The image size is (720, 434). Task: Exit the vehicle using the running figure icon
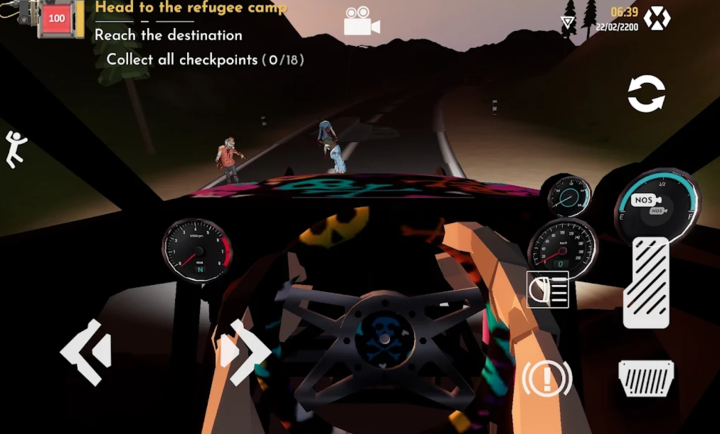click(15, 149)
